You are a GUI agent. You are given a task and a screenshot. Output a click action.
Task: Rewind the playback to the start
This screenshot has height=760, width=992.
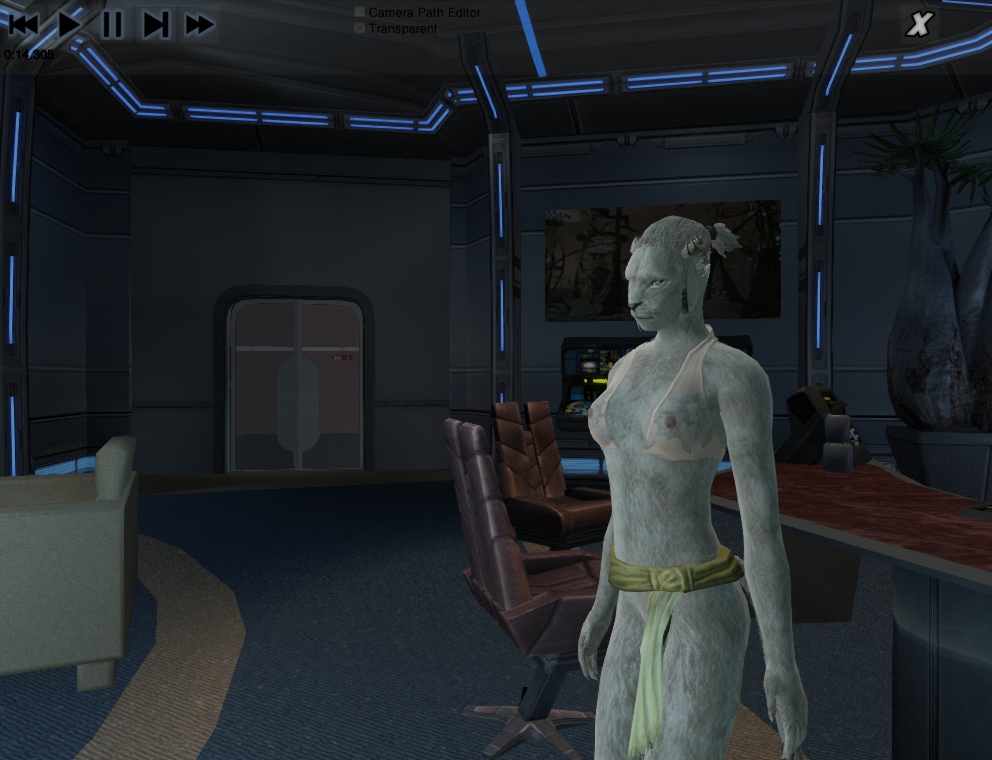point(23,24)
